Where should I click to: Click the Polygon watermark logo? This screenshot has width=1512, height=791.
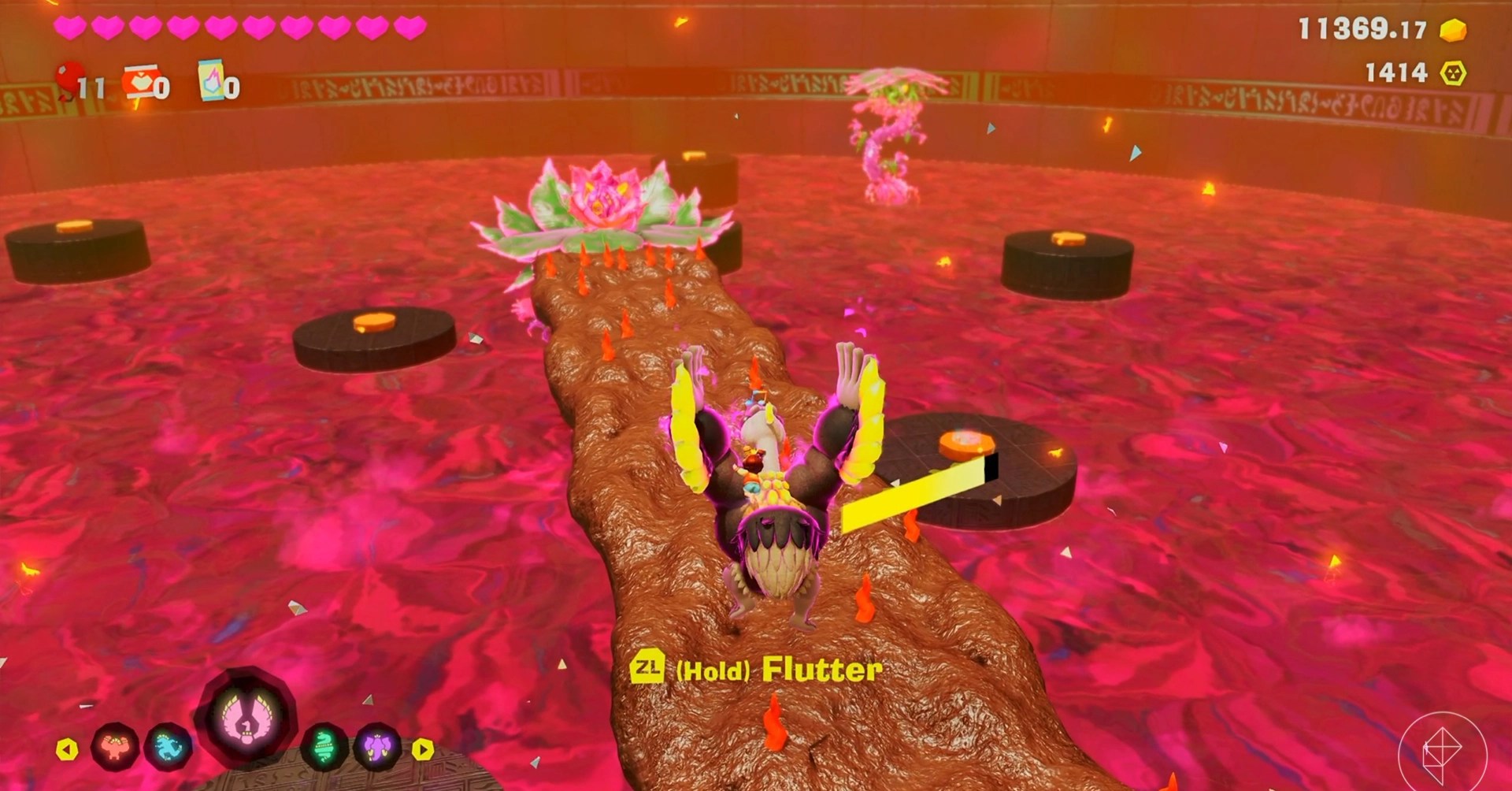[x=1442, y=749]
